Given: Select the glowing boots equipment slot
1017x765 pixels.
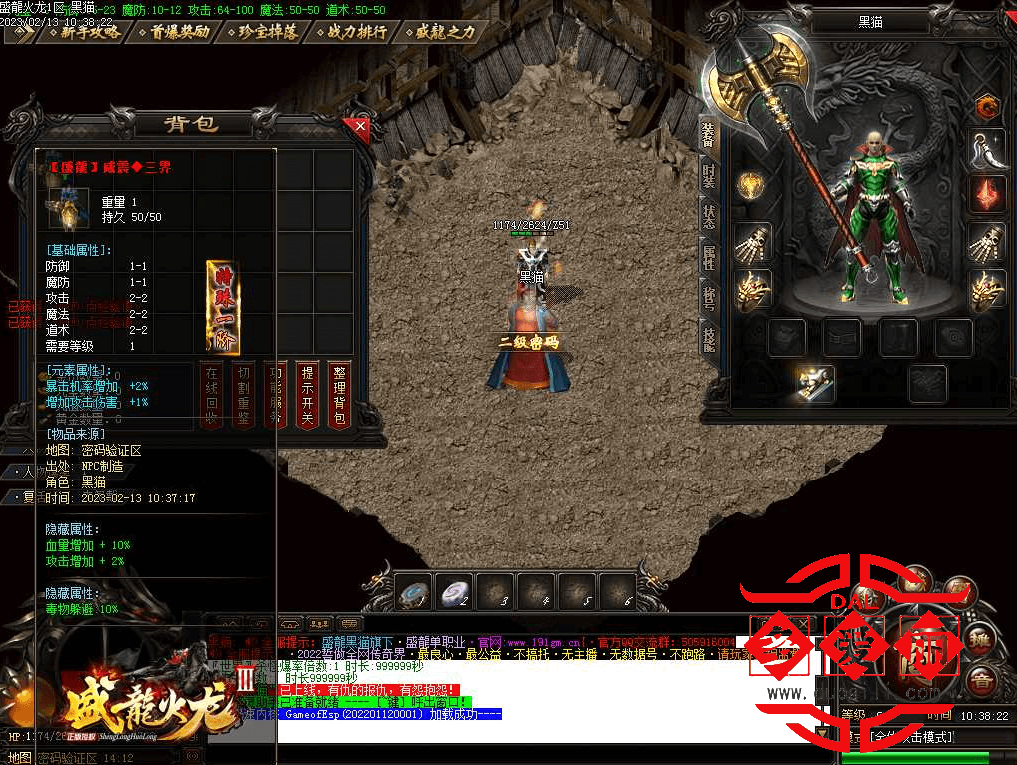Looking at the screenshot, I should pyautogui.click(x=816, y=381).
